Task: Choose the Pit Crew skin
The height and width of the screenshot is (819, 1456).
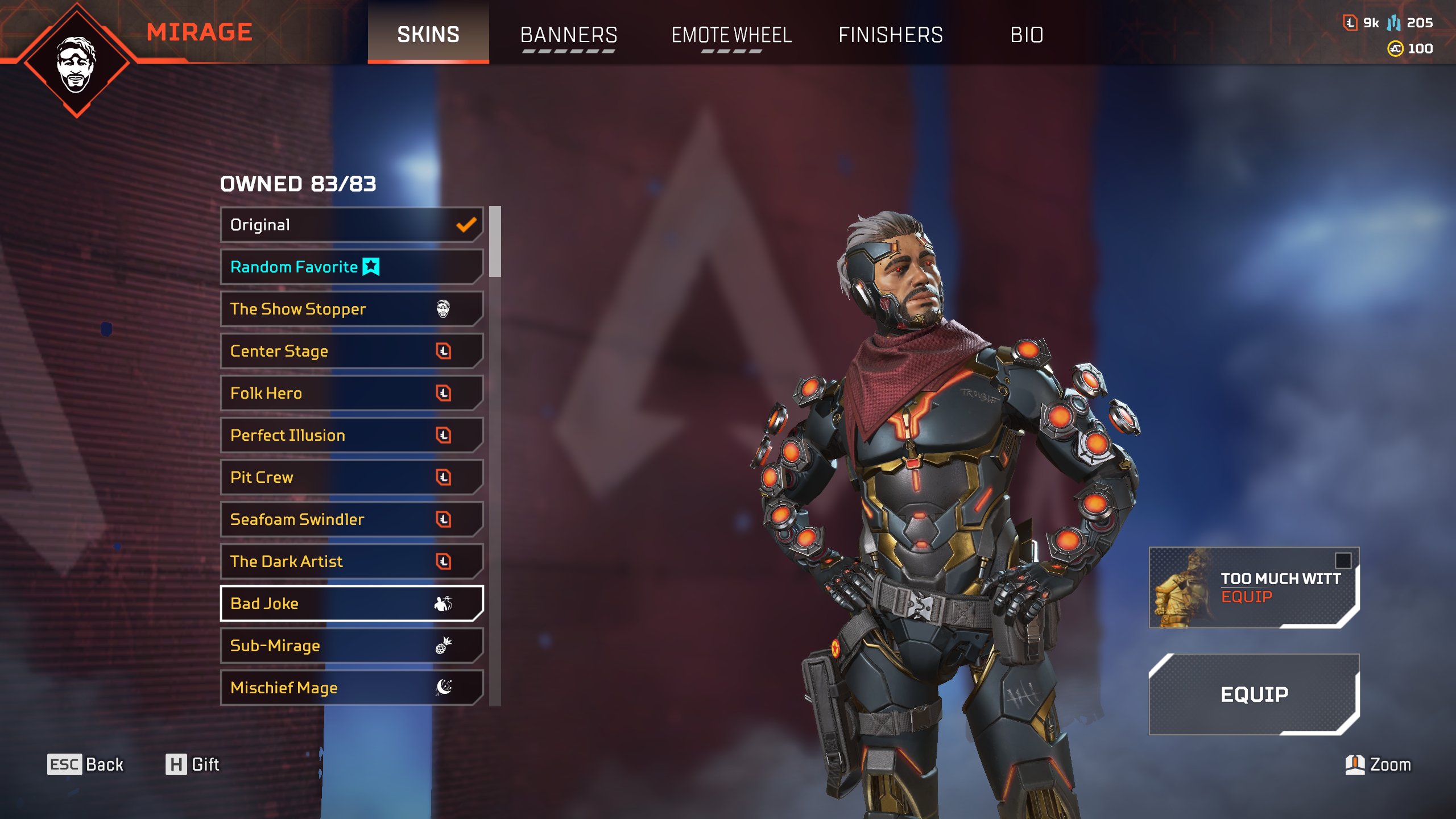Action: [x=351, y=477]
